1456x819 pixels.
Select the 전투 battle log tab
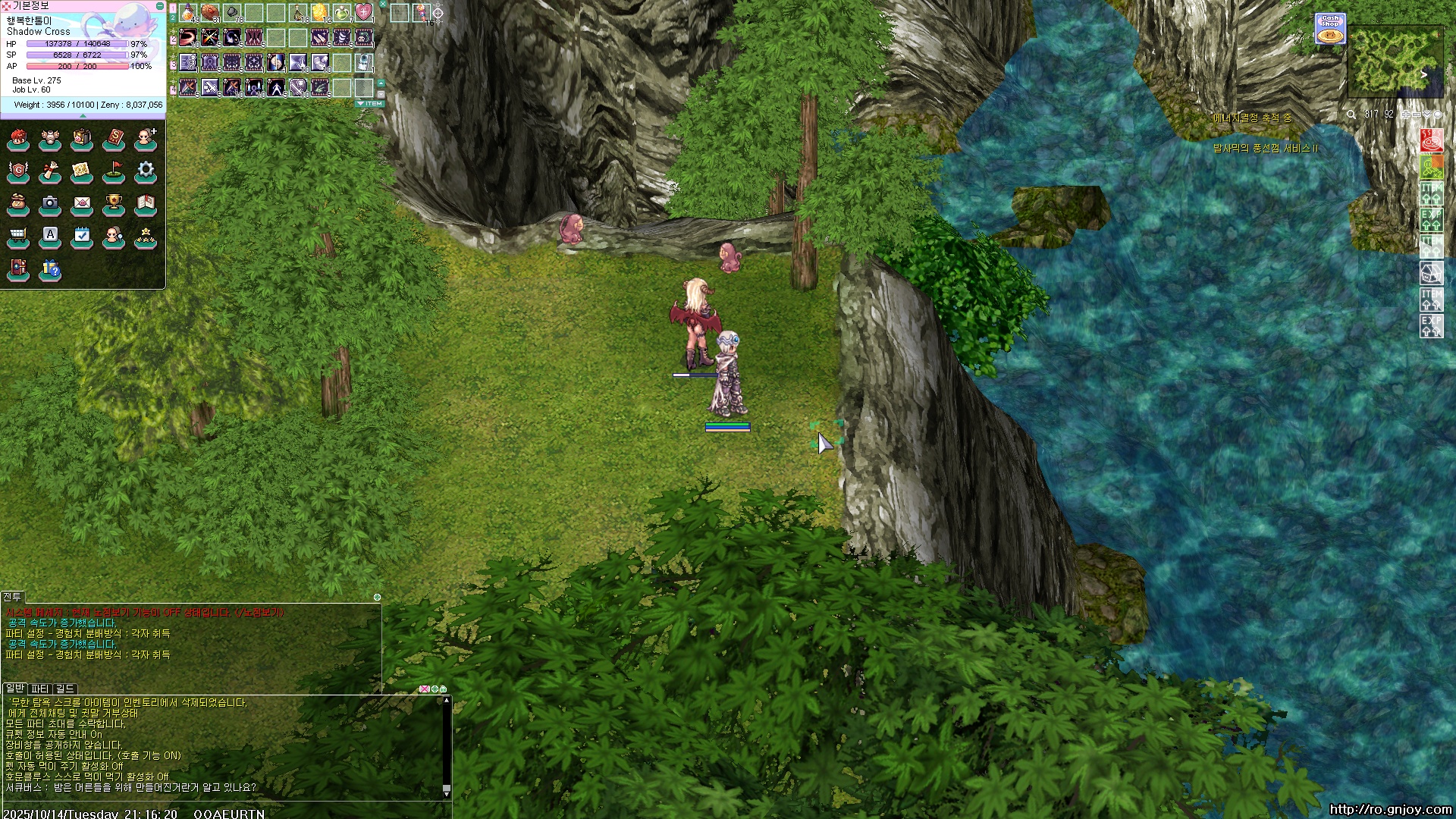coord(12,597)
